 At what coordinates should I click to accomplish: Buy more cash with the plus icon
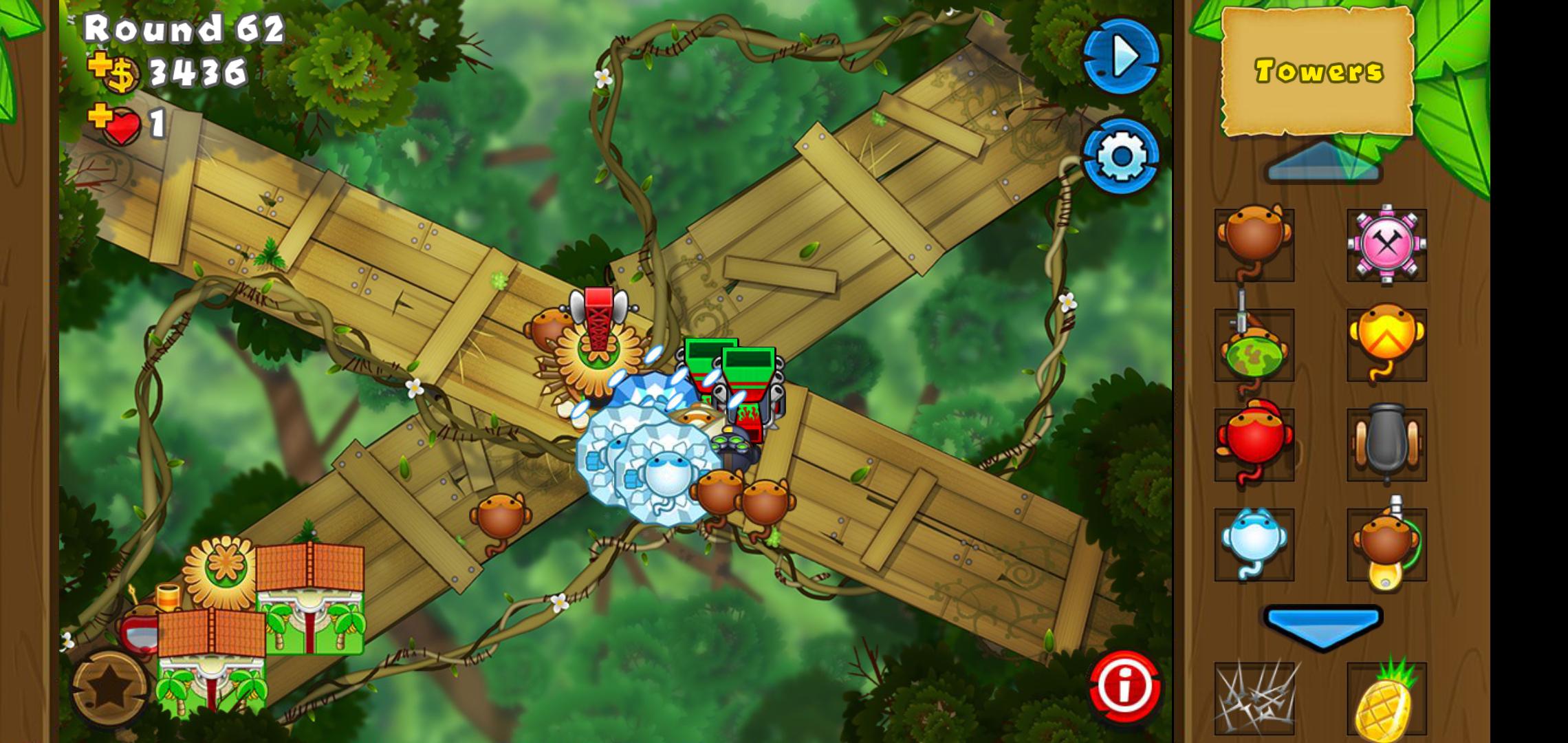(100, 65)
